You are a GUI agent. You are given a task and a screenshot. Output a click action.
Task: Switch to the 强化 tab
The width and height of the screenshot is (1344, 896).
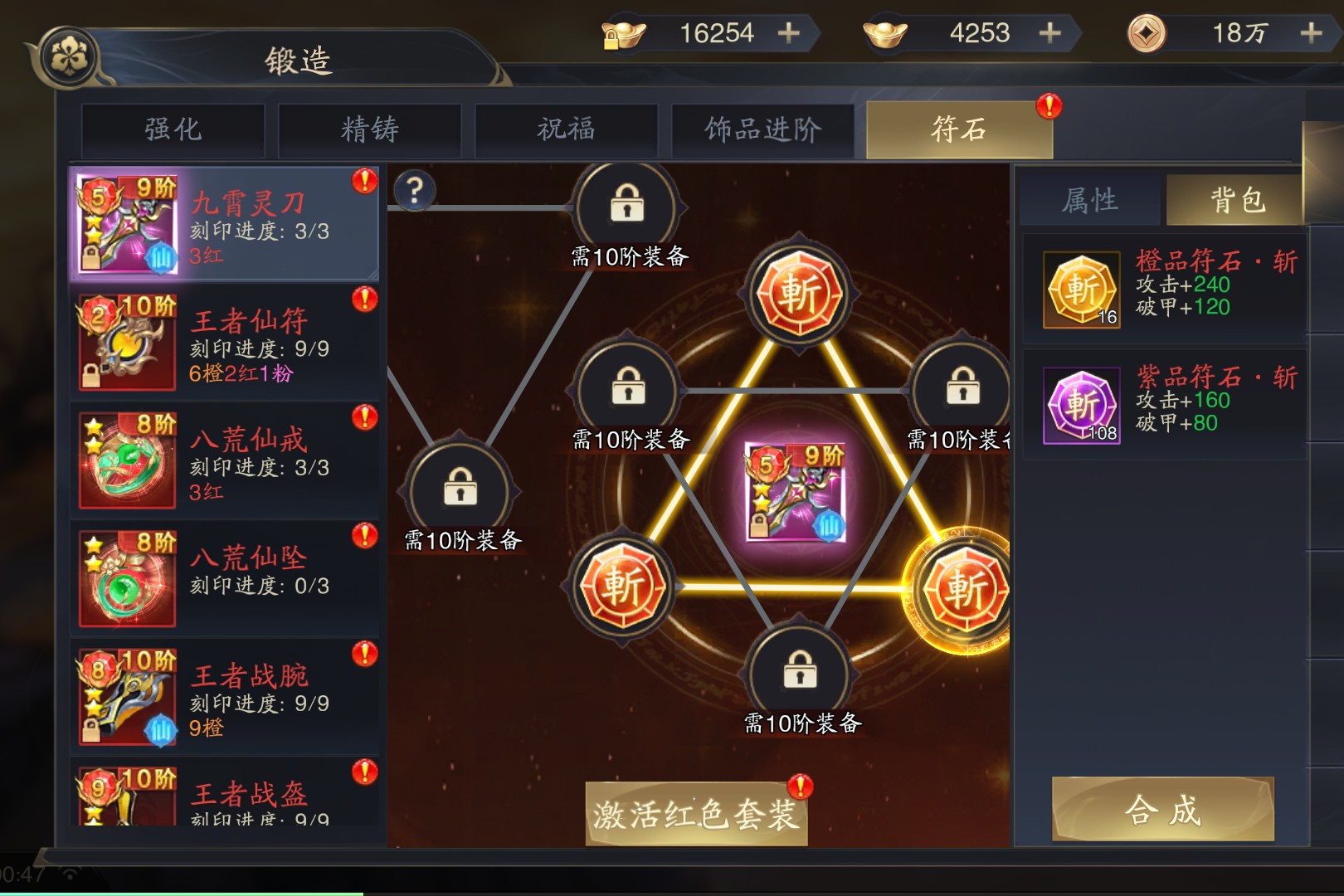173,130
